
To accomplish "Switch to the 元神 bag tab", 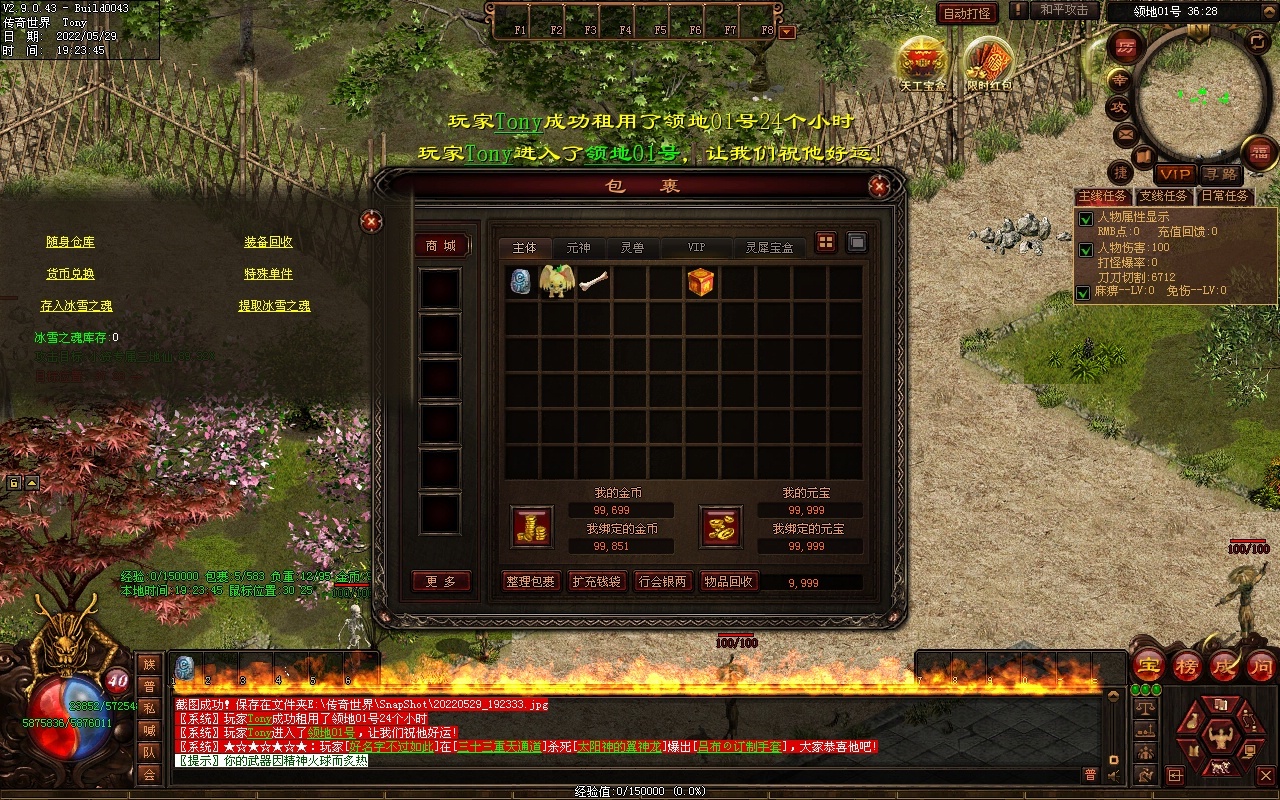I will tap(578, 248).
